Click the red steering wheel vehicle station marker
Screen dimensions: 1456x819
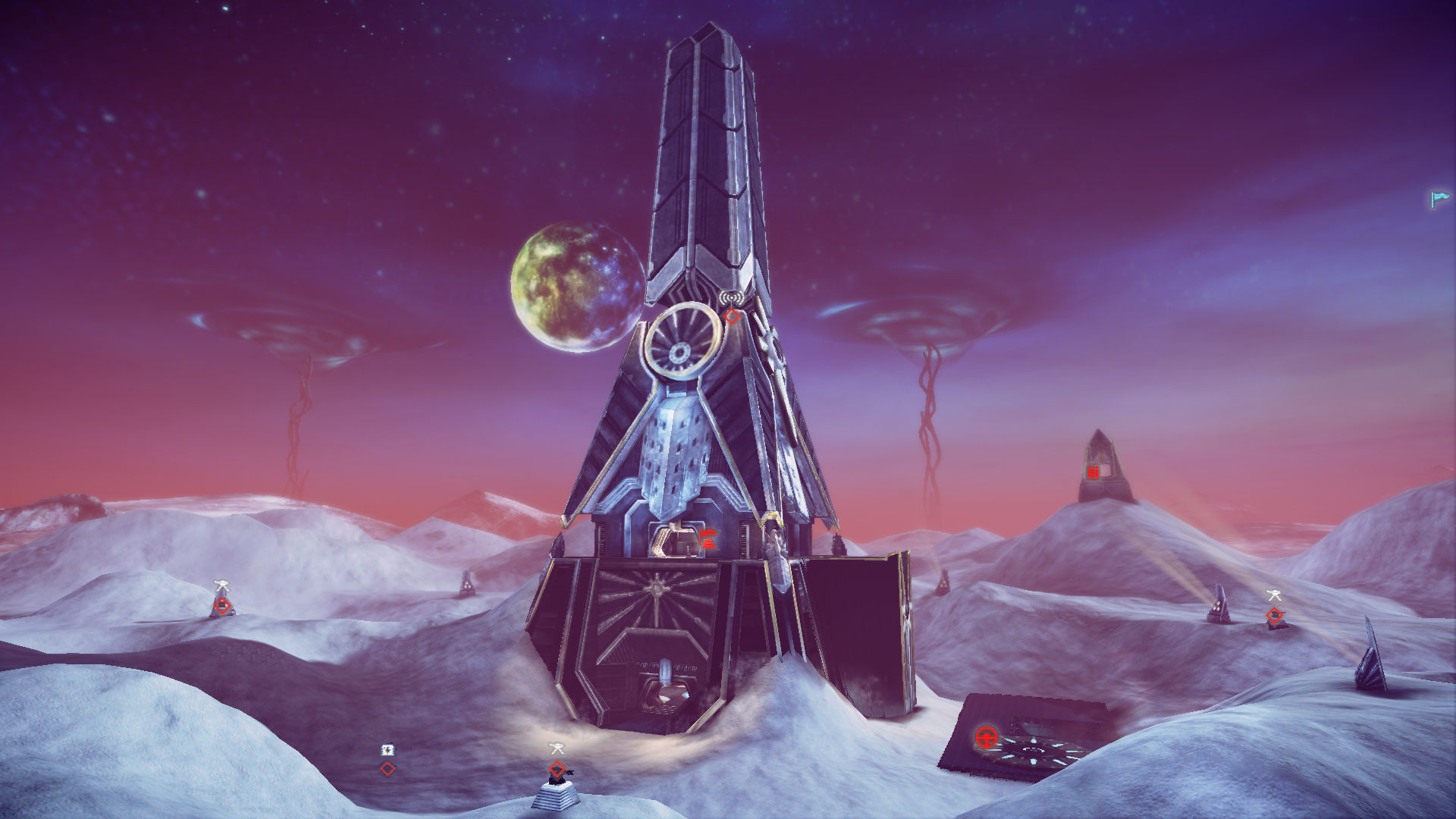(986, 736)
